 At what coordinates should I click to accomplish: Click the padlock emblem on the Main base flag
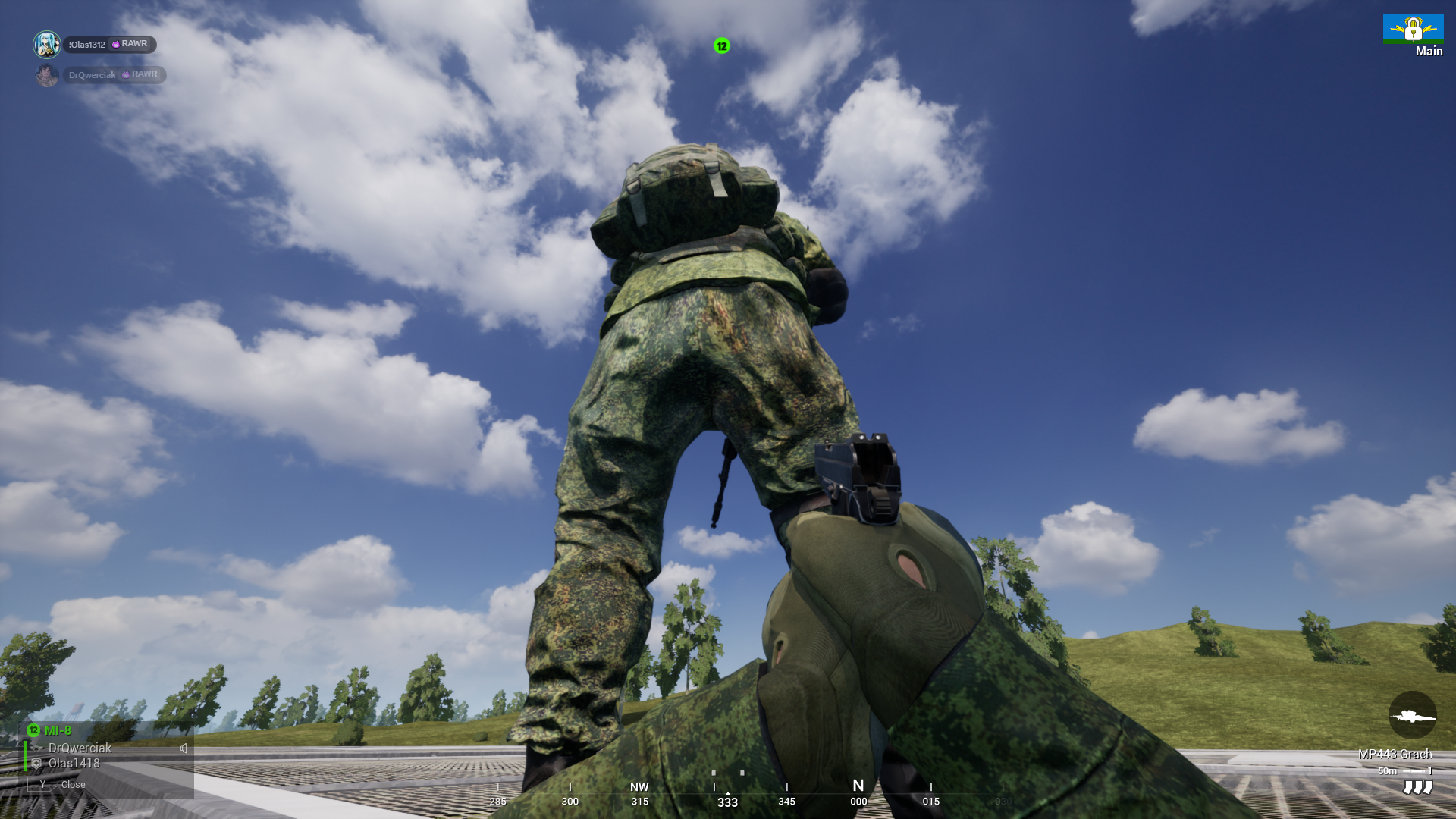pos(1414,29)
